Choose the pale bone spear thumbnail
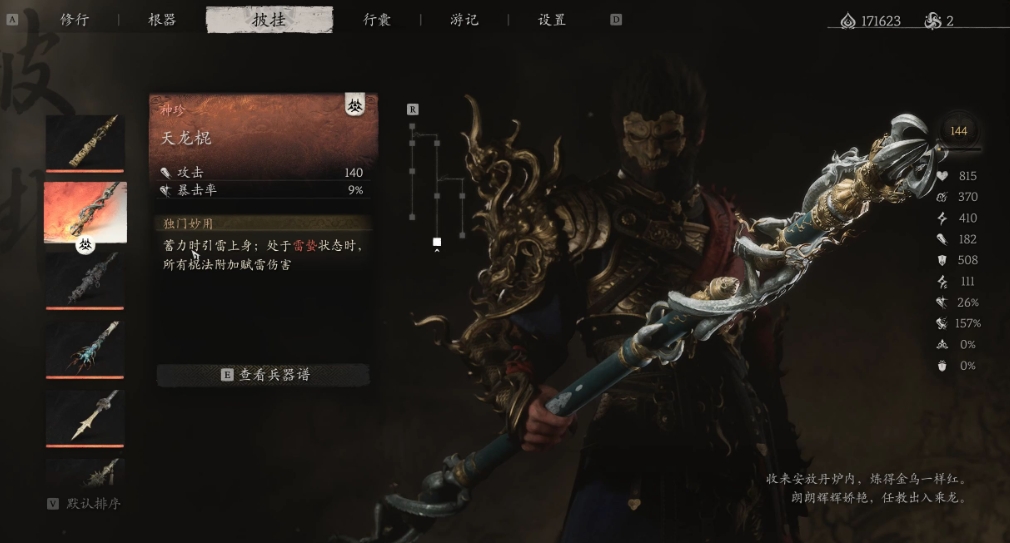 pos(85,415)
